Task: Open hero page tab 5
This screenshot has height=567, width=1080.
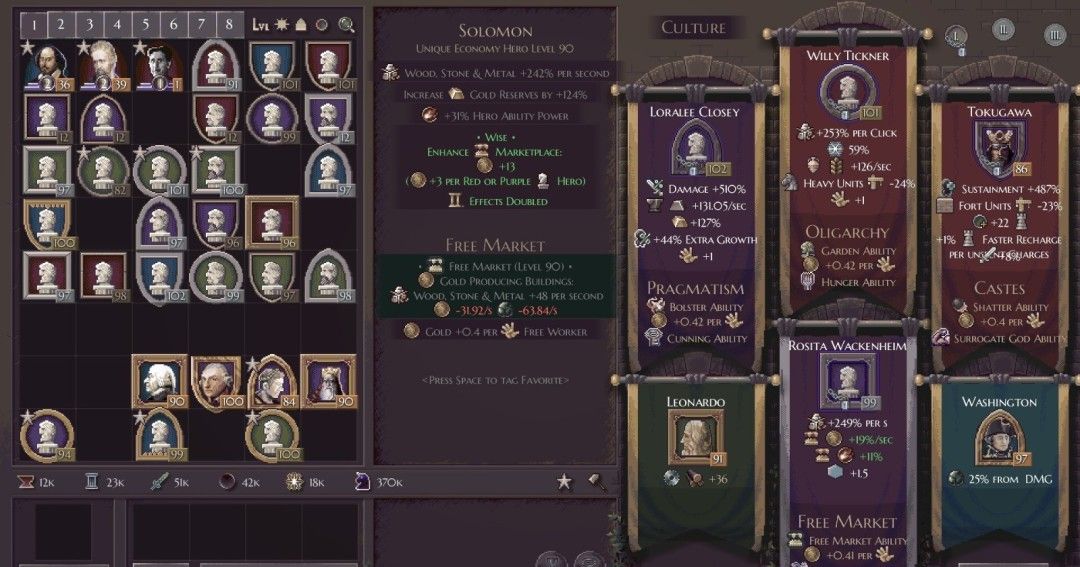Action: [x=145, y=24]
